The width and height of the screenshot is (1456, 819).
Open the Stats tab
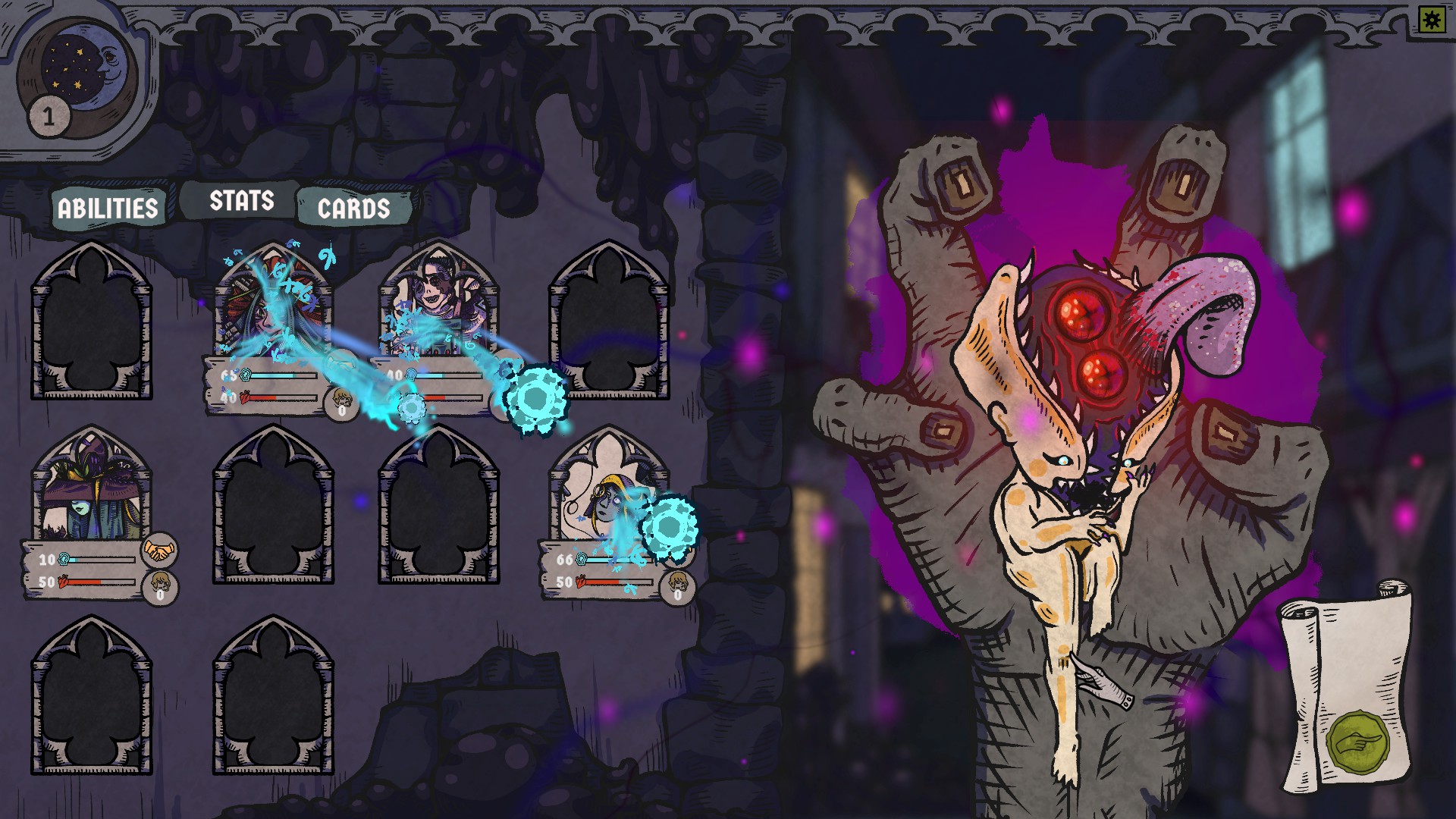click(x=241, y=201)
